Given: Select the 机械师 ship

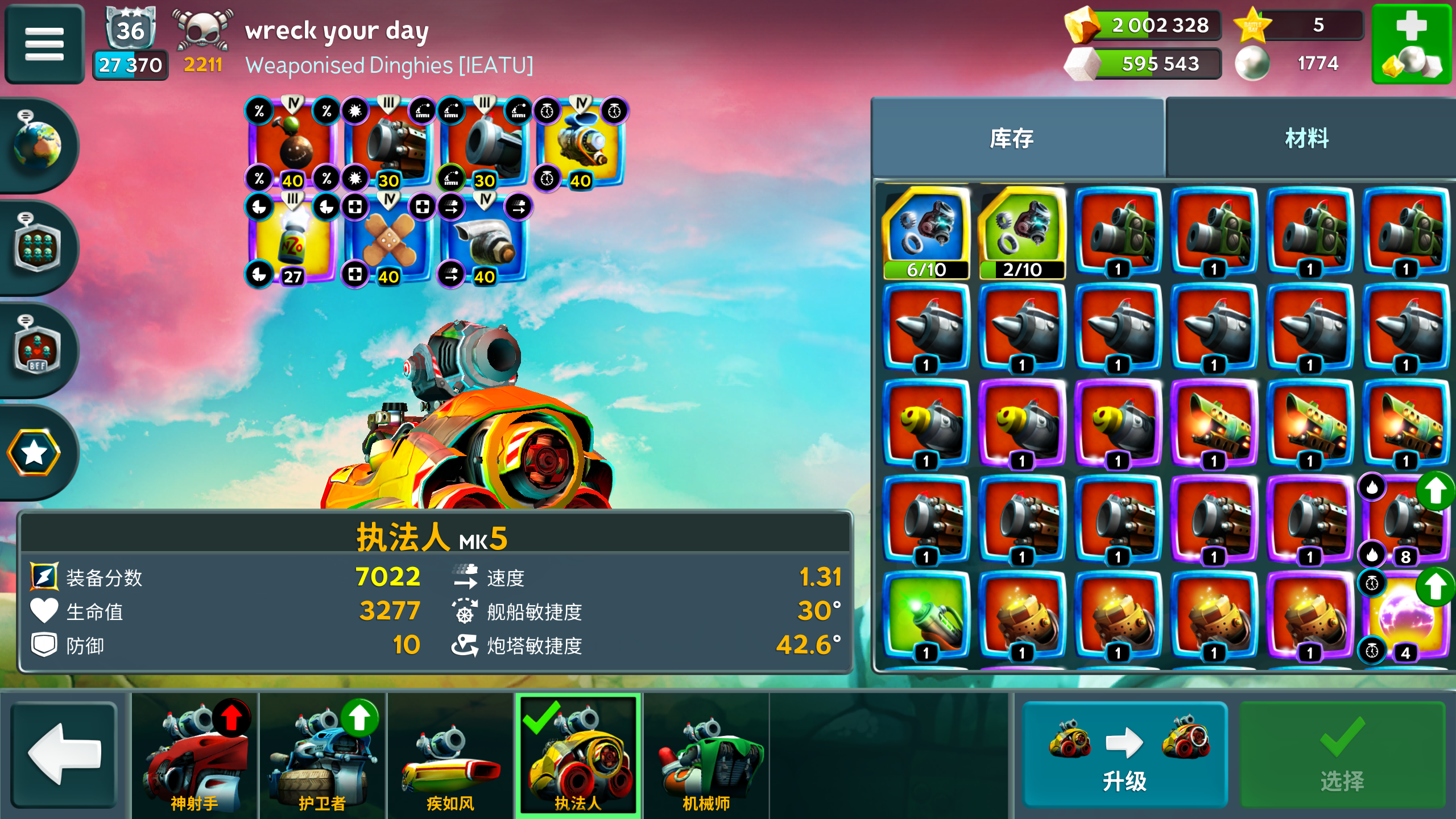Looking at the screenshot, I should (x=706, y=754).
